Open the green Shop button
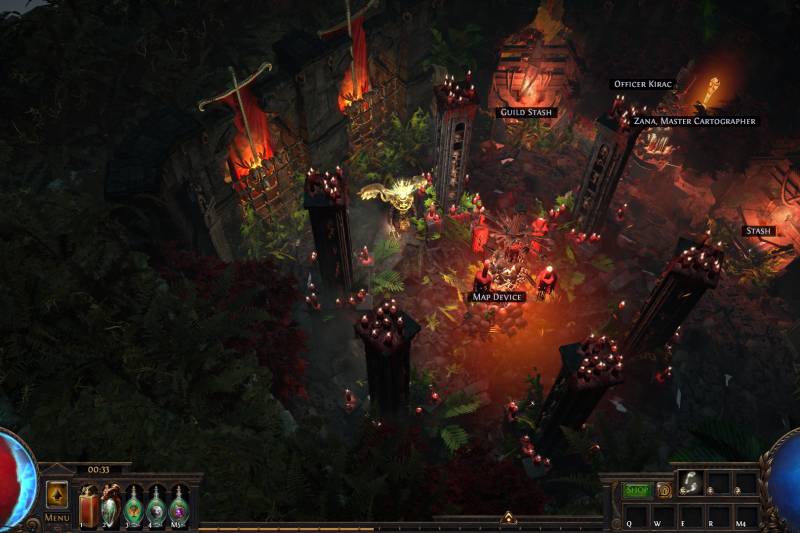The width and height of the screenshot is (800, 533). [637, 490]
